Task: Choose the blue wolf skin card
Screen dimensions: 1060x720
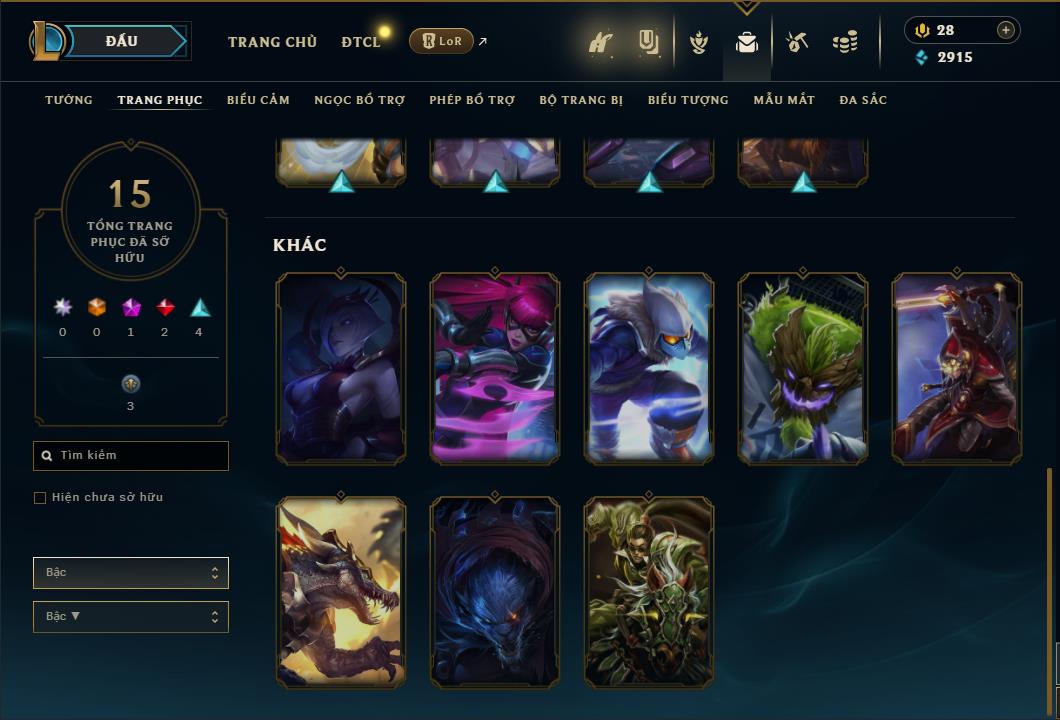Action: coord(495,593)
